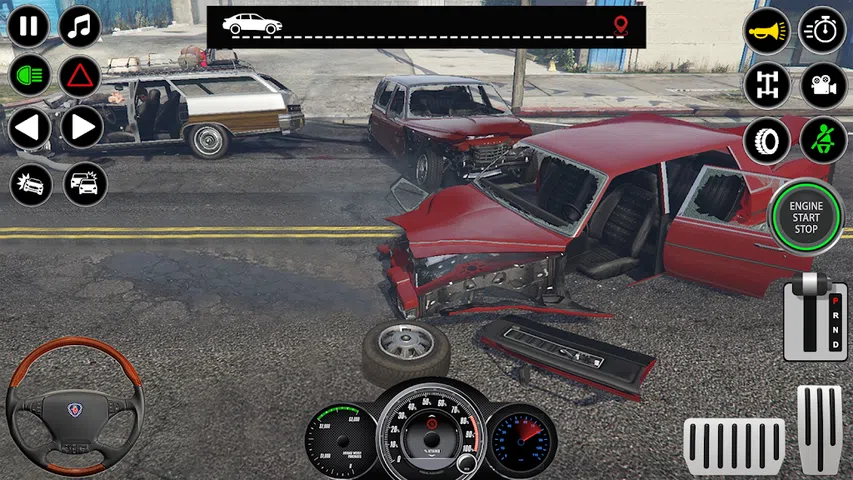Switch the green headlights icon
The height and width of the screenshot is (480, 853).
[29, 76]
